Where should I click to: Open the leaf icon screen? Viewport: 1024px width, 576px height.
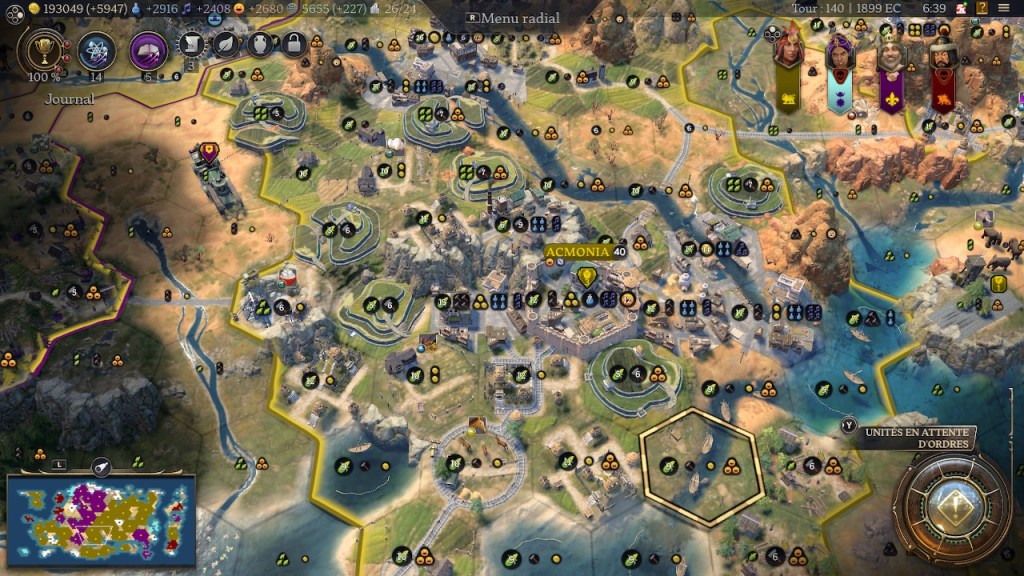[x=227, y=43]
